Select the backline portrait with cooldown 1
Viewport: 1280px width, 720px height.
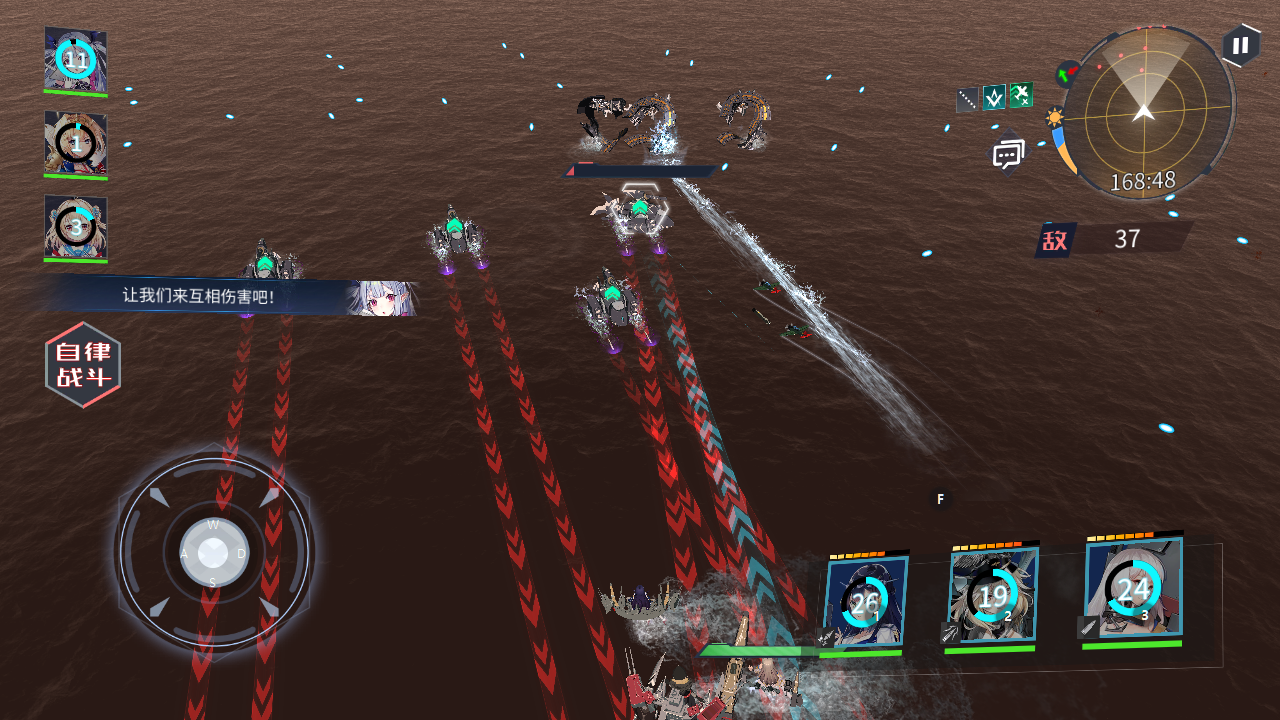coord(76,145)
